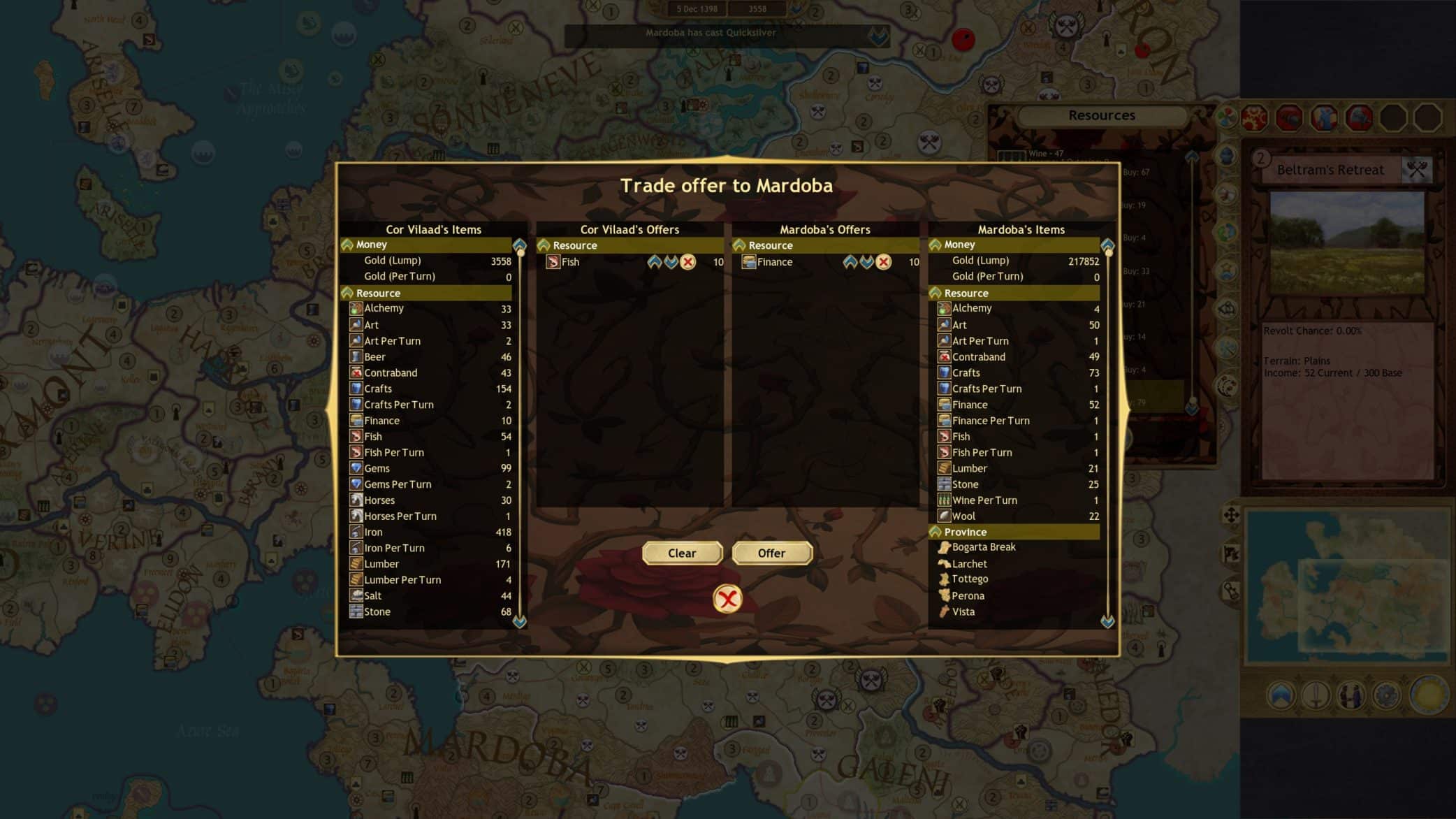The height and width of the screenshot is (819, 1456).
Task: Select Salt in Cor Vilaad's Items
Action: (x=373, y=596)
